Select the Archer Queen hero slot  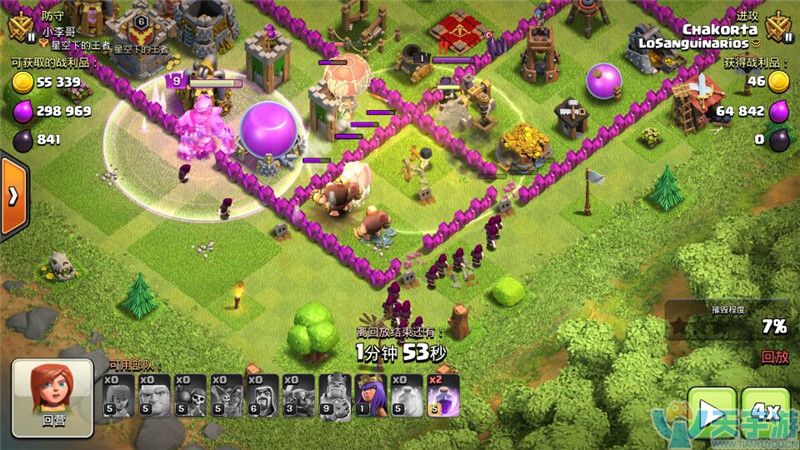point(370,396)
